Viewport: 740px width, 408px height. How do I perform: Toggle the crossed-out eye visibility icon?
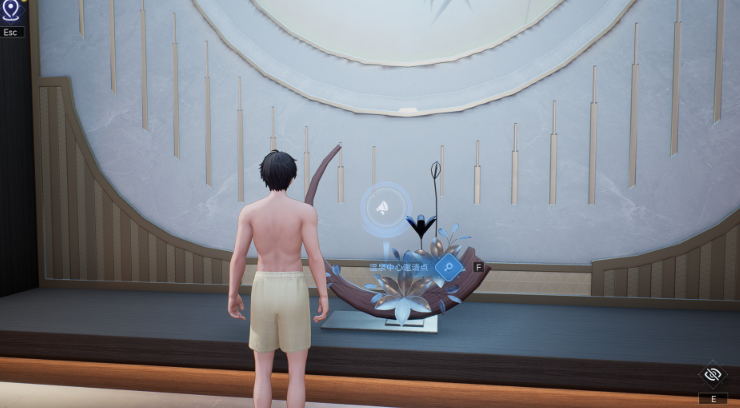(x=713, y=374)
